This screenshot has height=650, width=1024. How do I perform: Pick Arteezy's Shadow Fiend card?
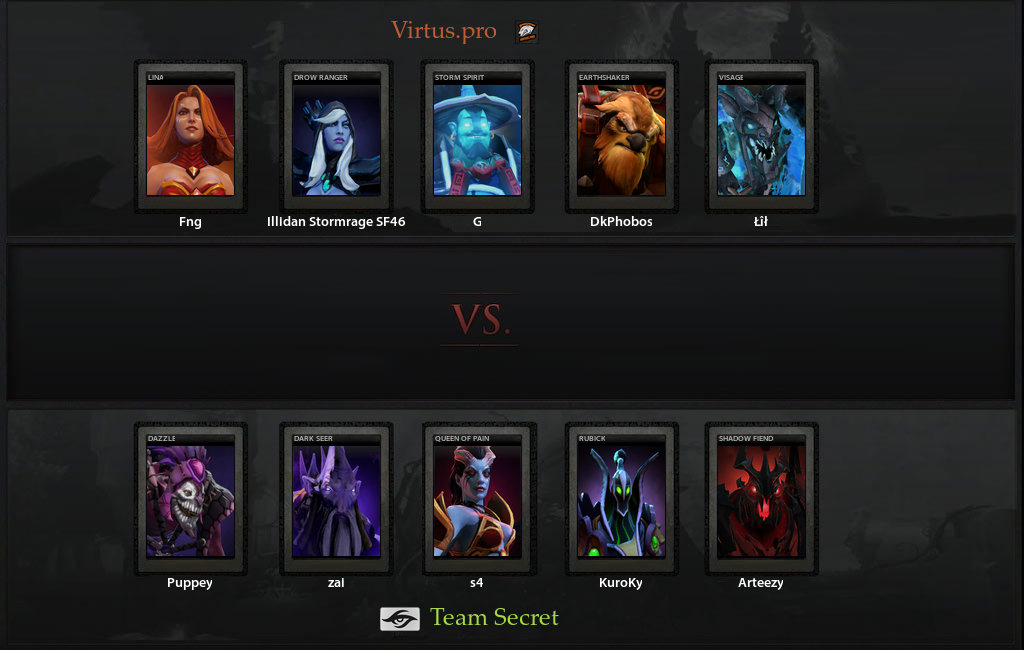pos(761,499)
